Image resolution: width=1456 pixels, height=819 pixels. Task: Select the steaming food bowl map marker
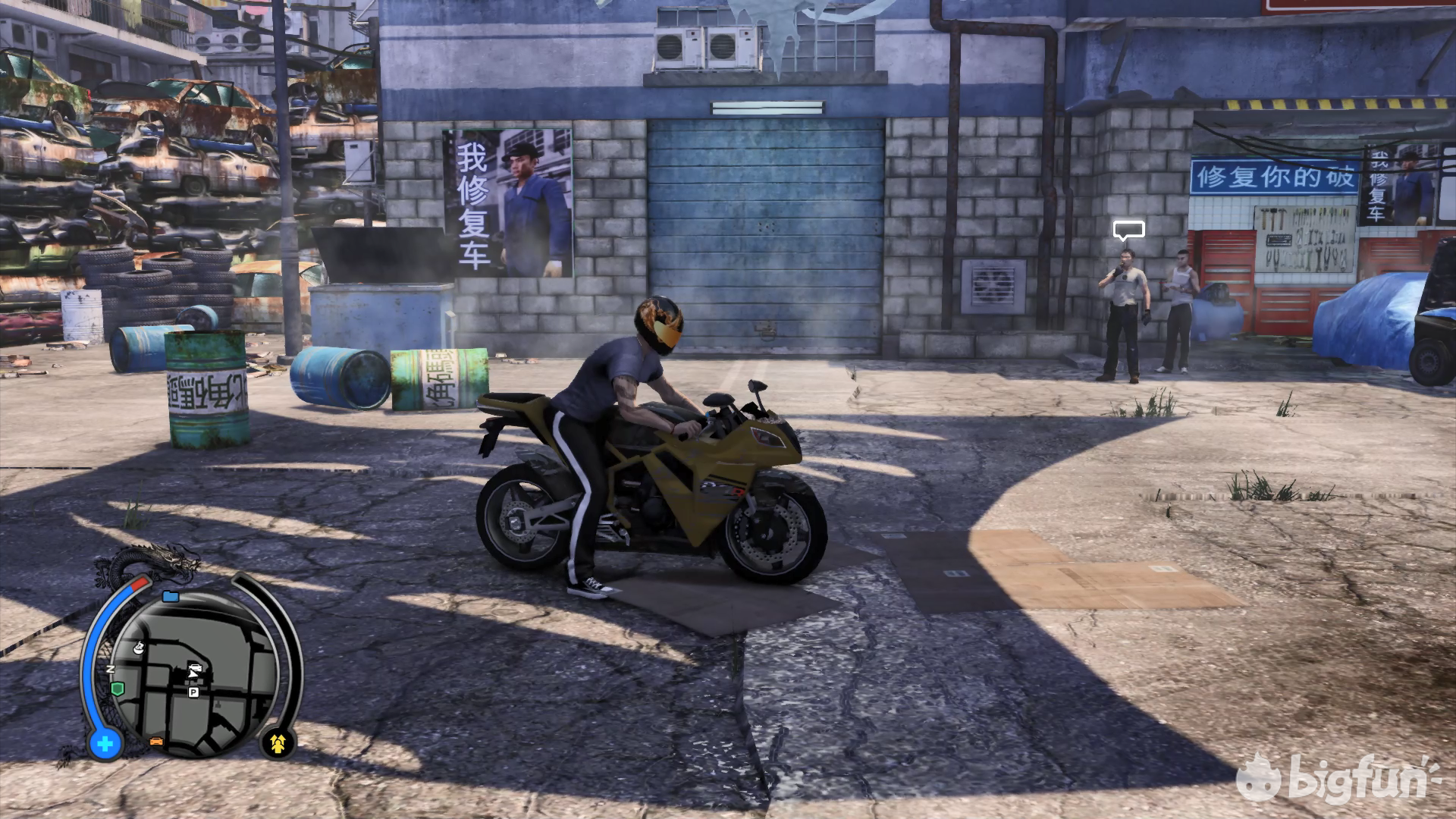point(139,649)
